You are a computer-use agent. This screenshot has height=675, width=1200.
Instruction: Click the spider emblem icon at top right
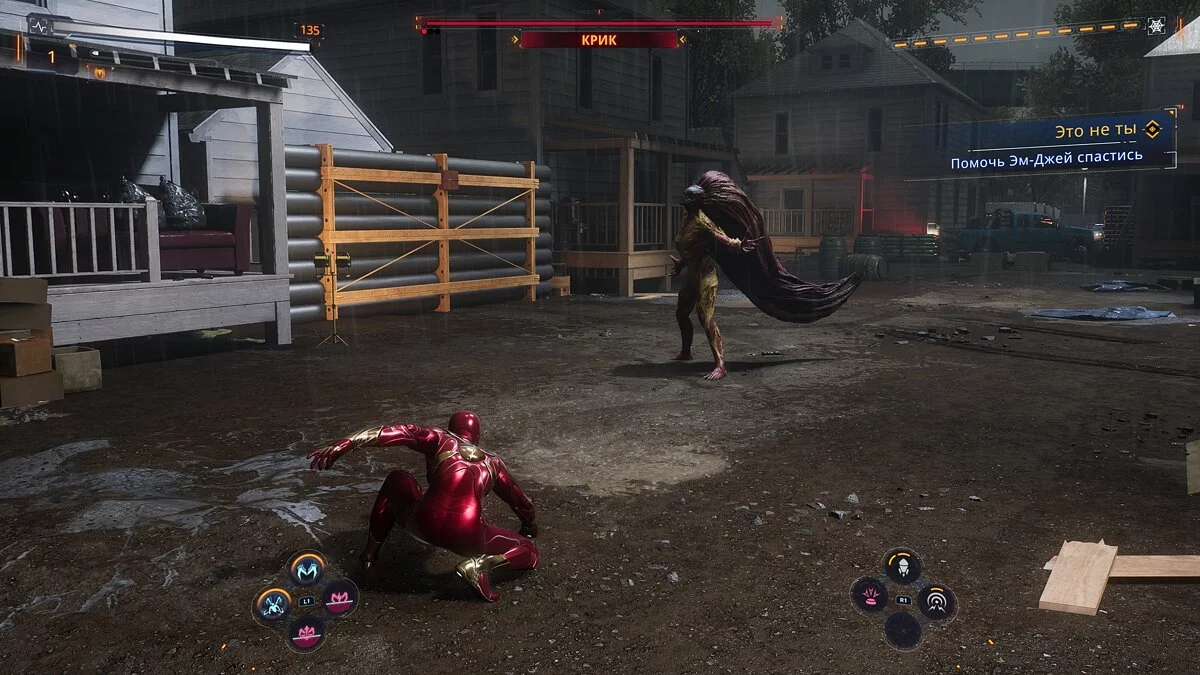pos(1156,26)
